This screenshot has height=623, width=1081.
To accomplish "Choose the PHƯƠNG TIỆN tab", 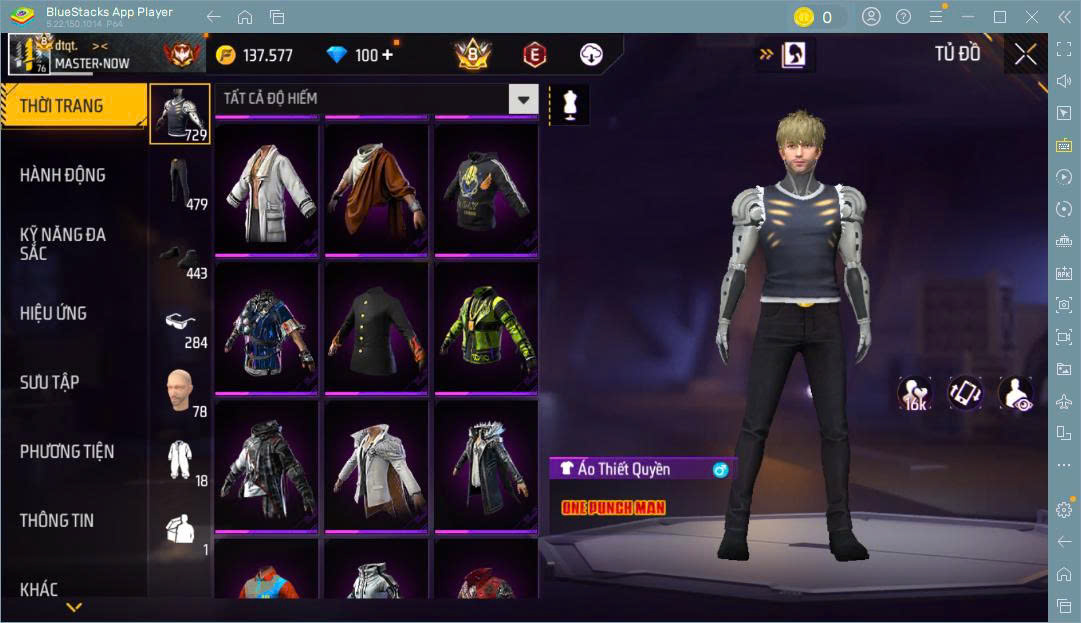I will click(67, 451).
